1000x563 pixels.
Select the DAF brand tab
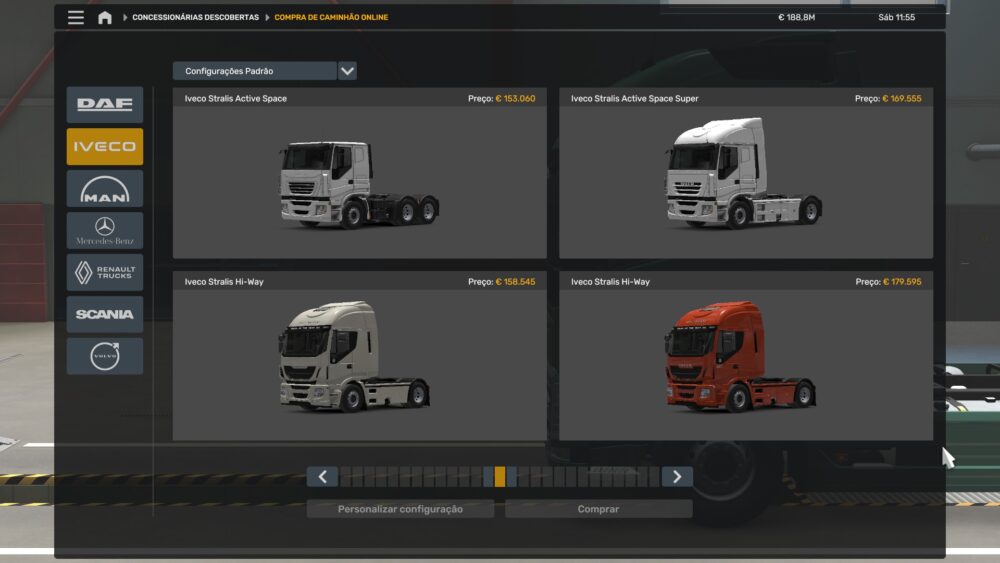pyautogui.click(x=105, y=104)
